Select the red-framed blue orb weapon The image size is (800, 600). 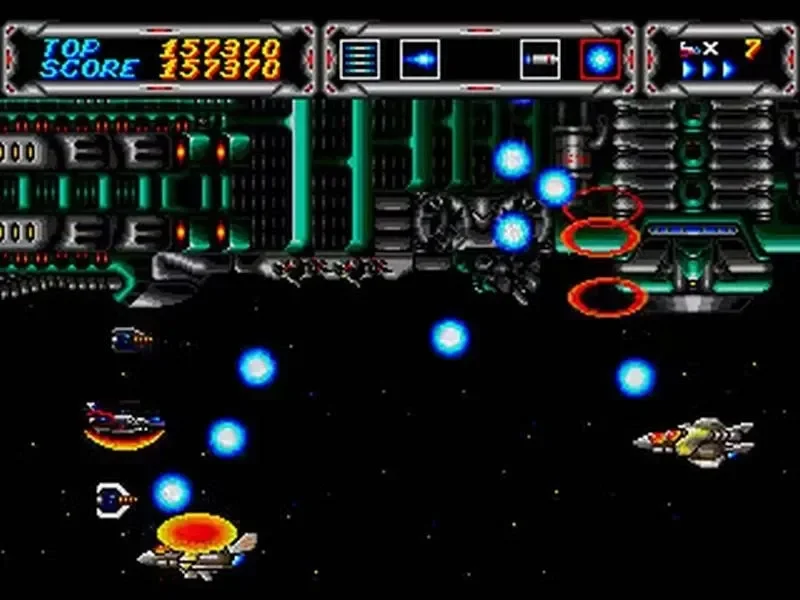tap(600, 59)
